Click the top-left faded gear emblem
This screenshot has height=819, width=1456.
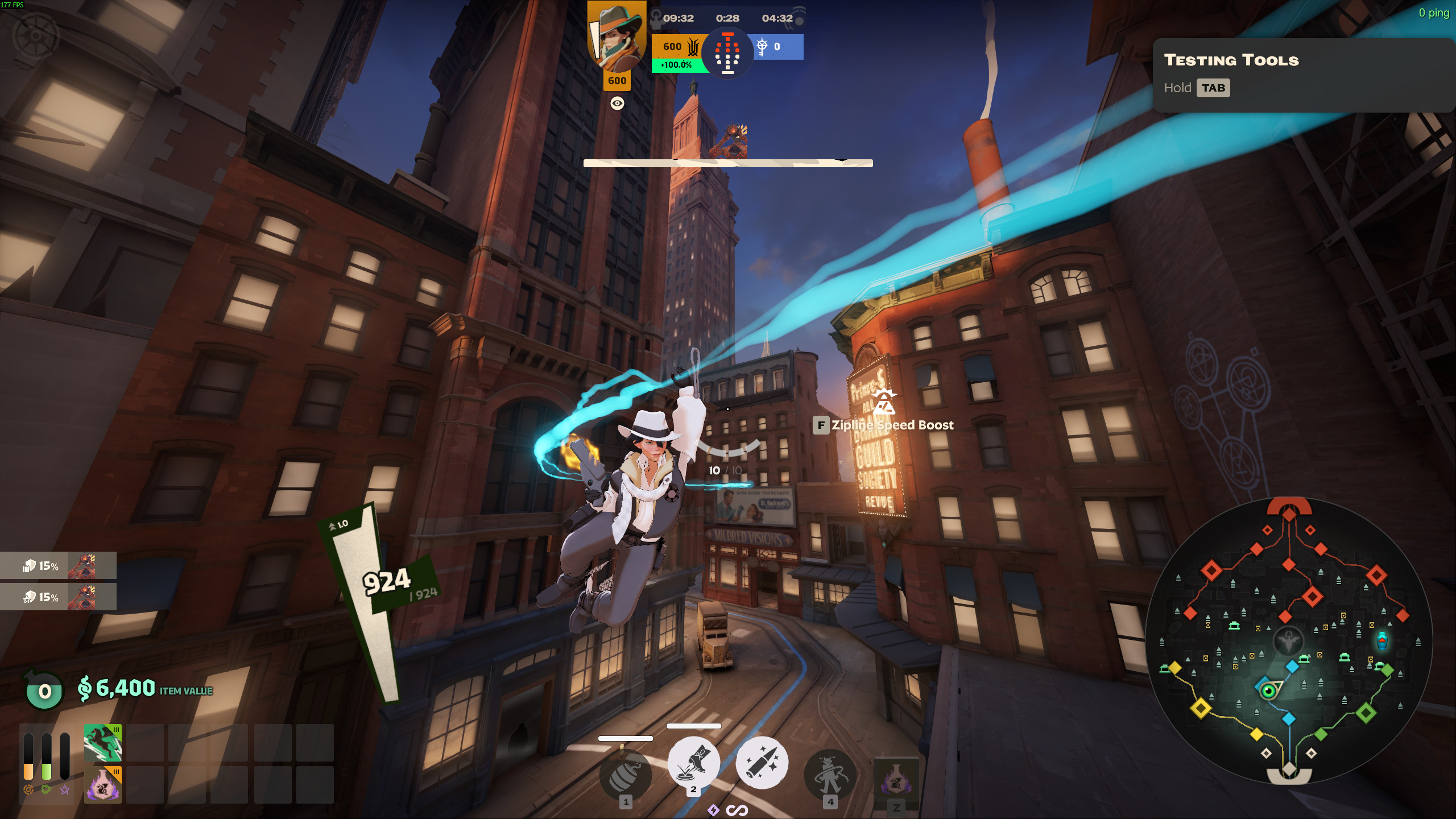click(35, 35)
